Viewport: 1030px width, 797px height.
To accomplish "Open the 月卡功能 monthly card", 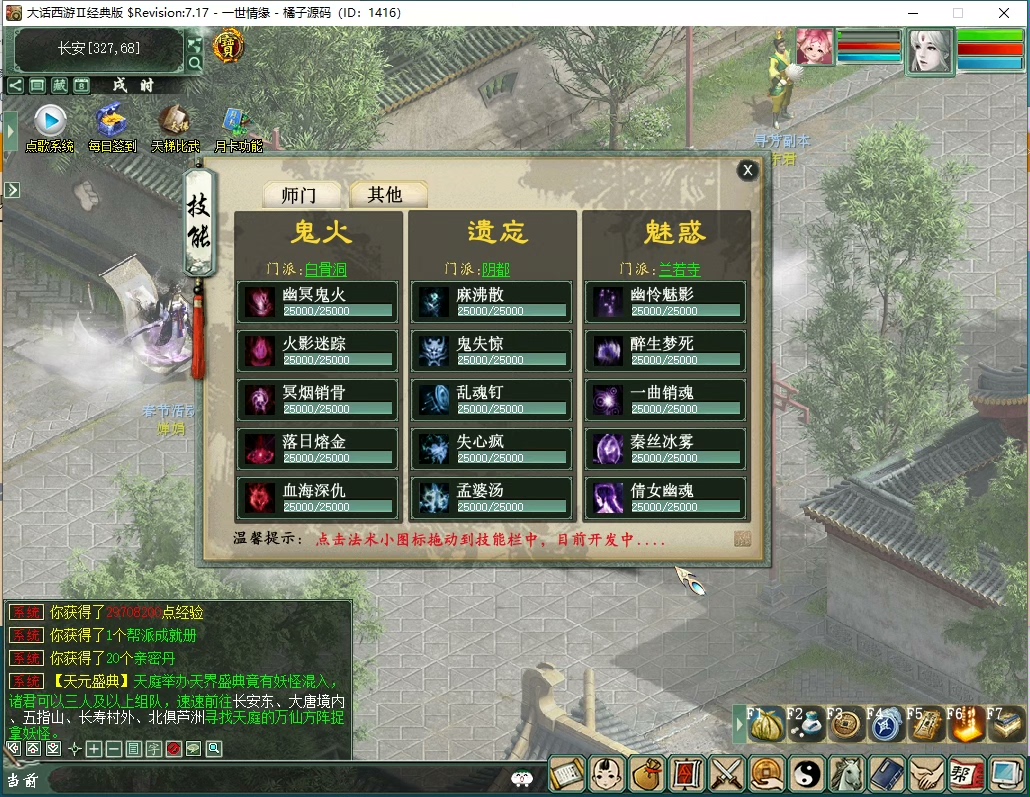I will point(237,124).
